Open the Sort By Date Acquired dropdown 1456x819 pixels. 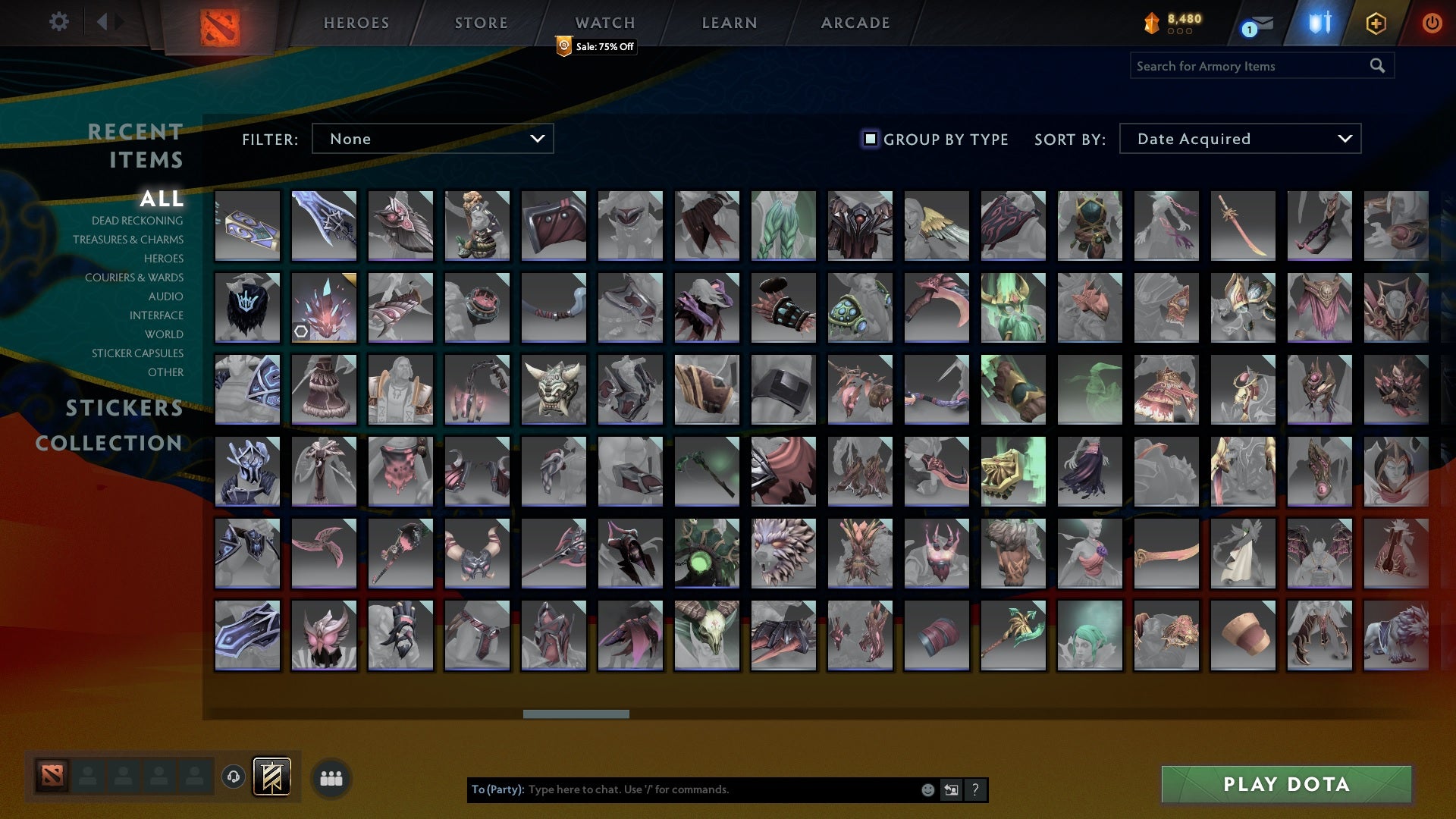(1239, 138)
